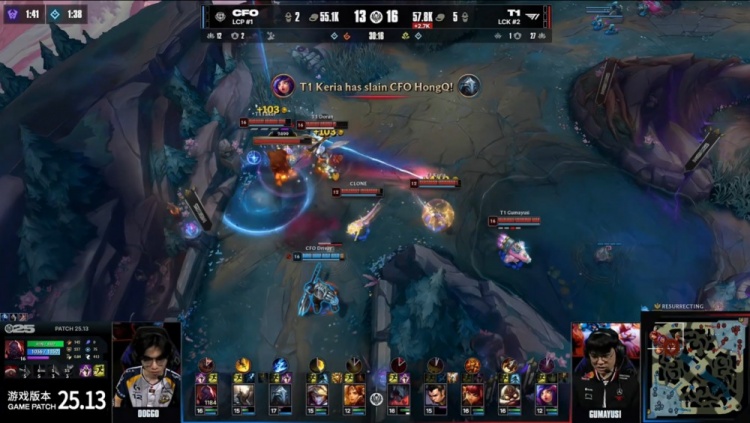The image size is (750, 423).
Task: Click the tournament emblem between the kill scores
Action: tap(375, 17)
